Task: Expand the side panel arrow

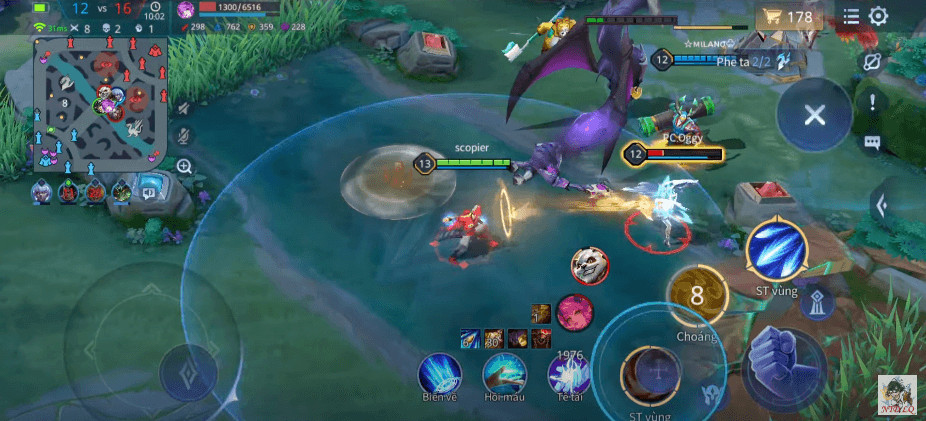Action: click(x=881, y=206)
